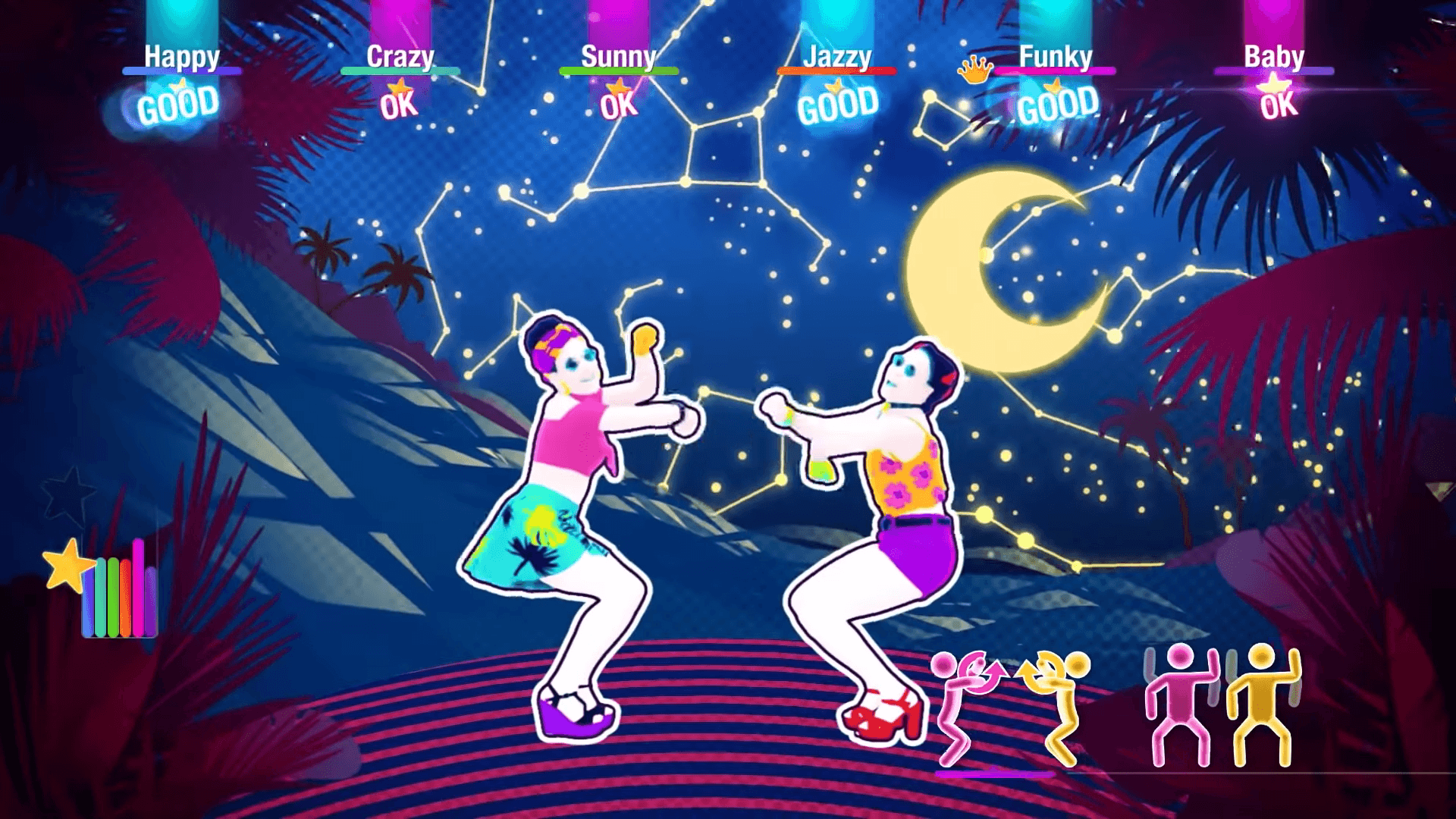Image resolution: width=1456 pixels, height=819 pixels.
Task: Click the Sunny player name label
Action: coord(618,55)
